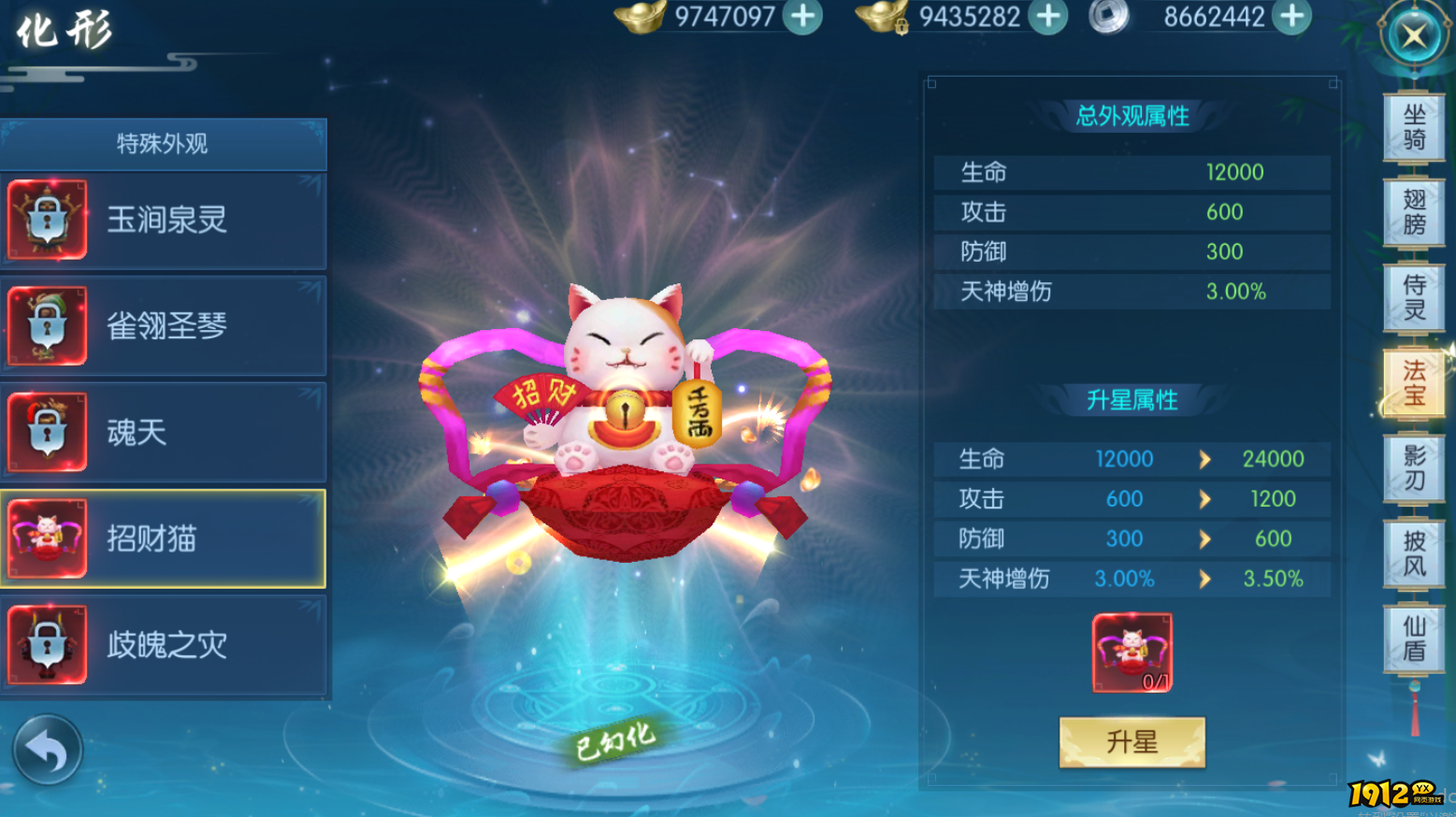Screen dimensions: 1456x817
Task: Add gold with the first plus button
Action: click(805, 16)
